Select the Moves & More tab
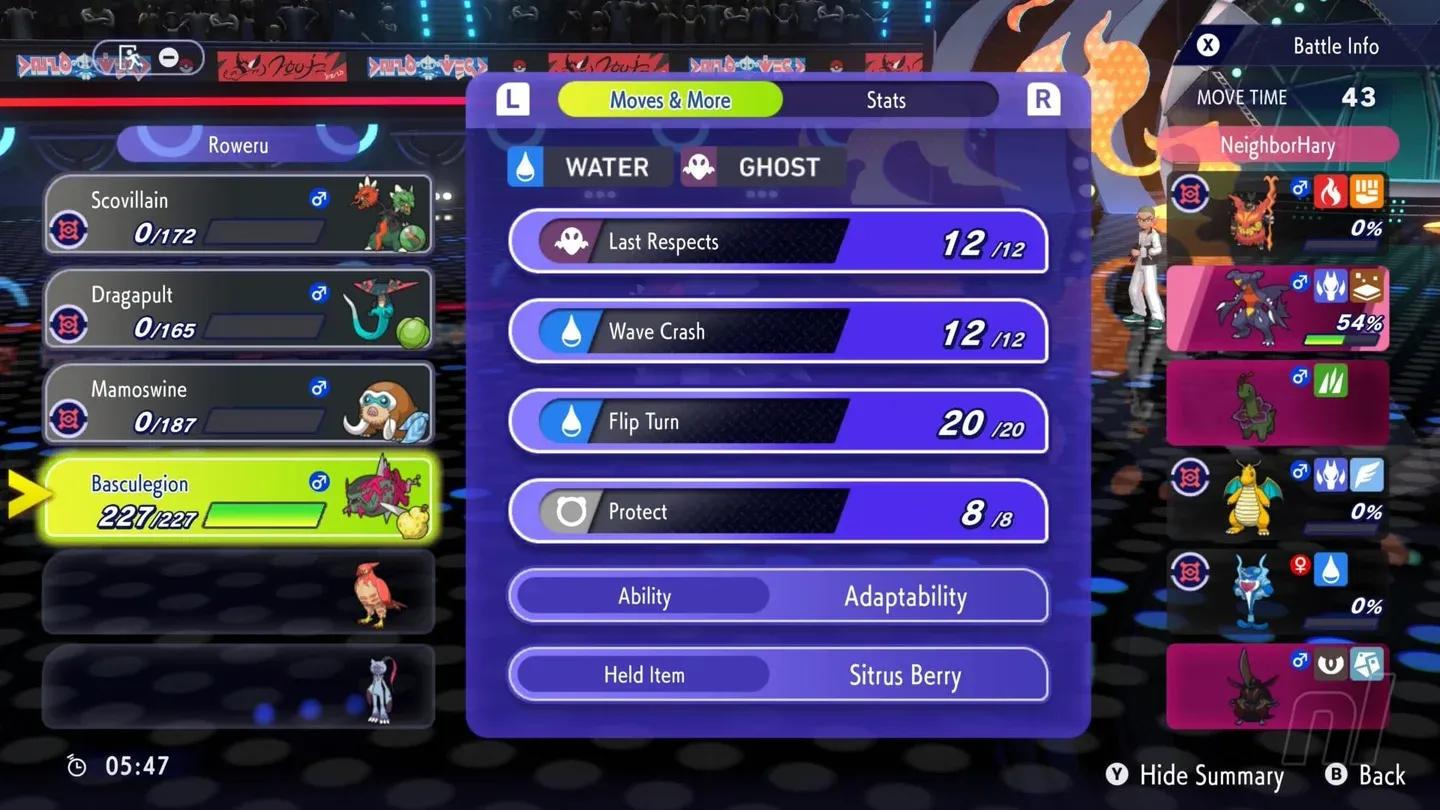This screenshot has width=1440, height=810. 670,99
